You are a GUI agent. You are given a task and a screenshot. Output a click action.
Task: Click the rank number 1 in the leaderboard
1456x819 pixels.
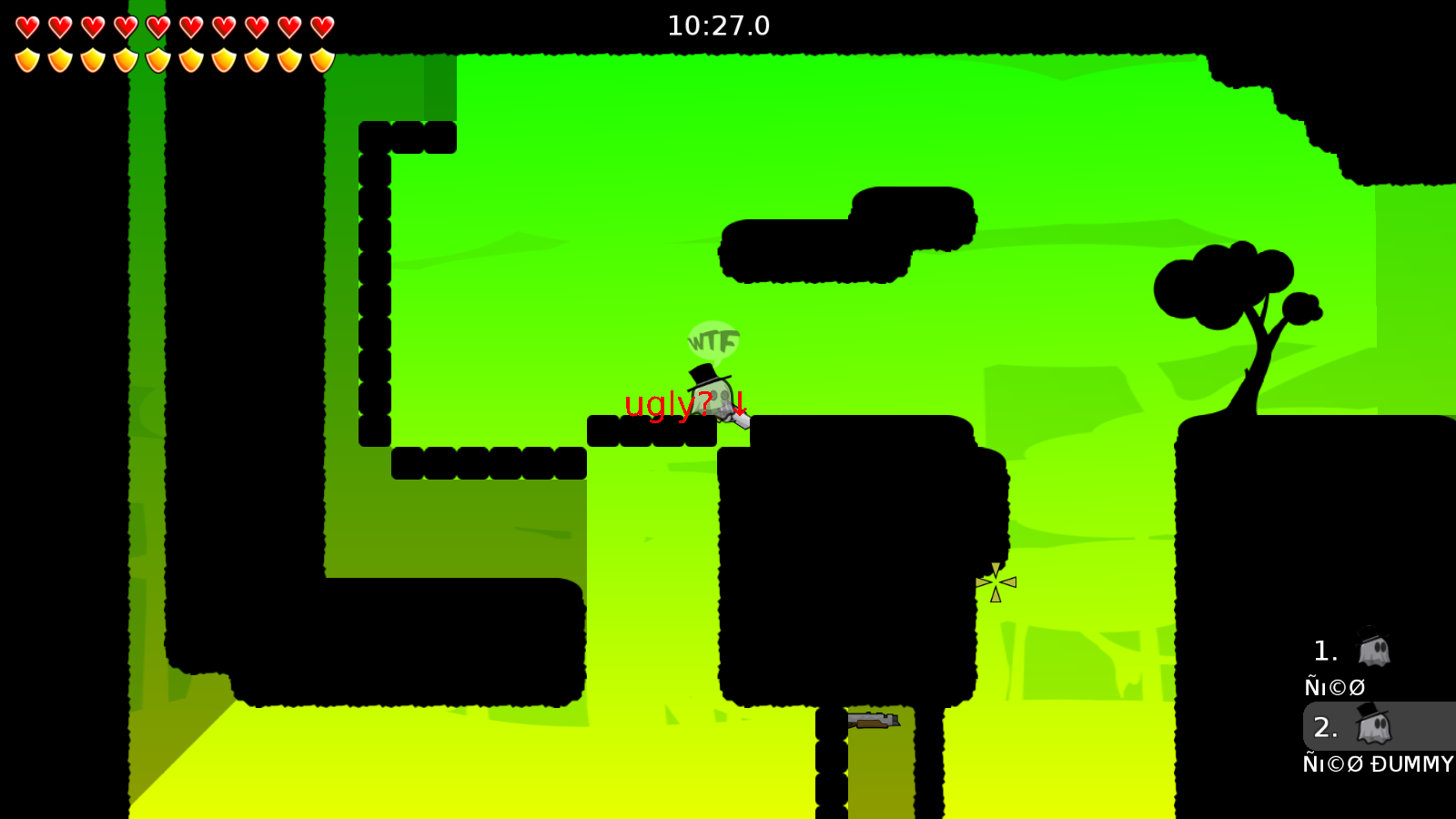[1324, 650]
